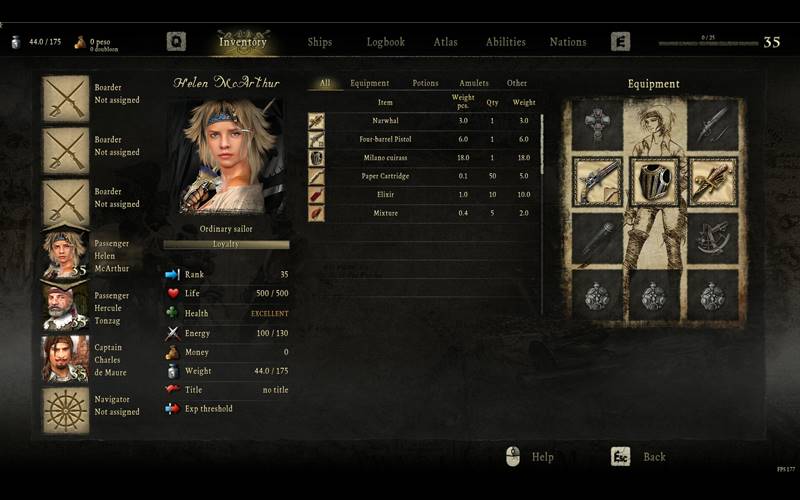Choose the Other item category
Image resolution: width=800 pixels, height=500 pixels.
tap(516, 83)
